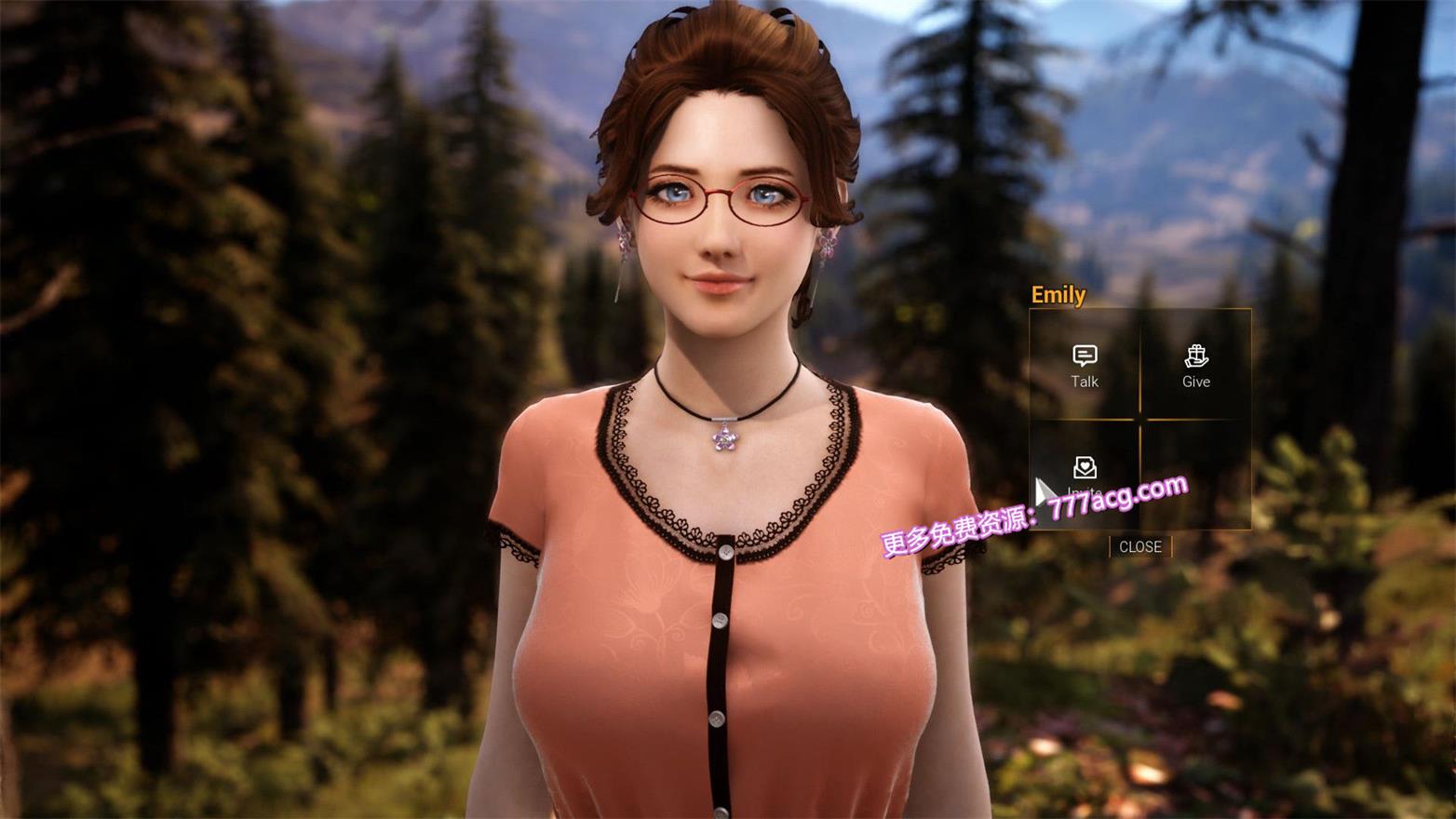Choose Talk to speak with Emily
The image size is (1456, 819).
point(1085,366)
